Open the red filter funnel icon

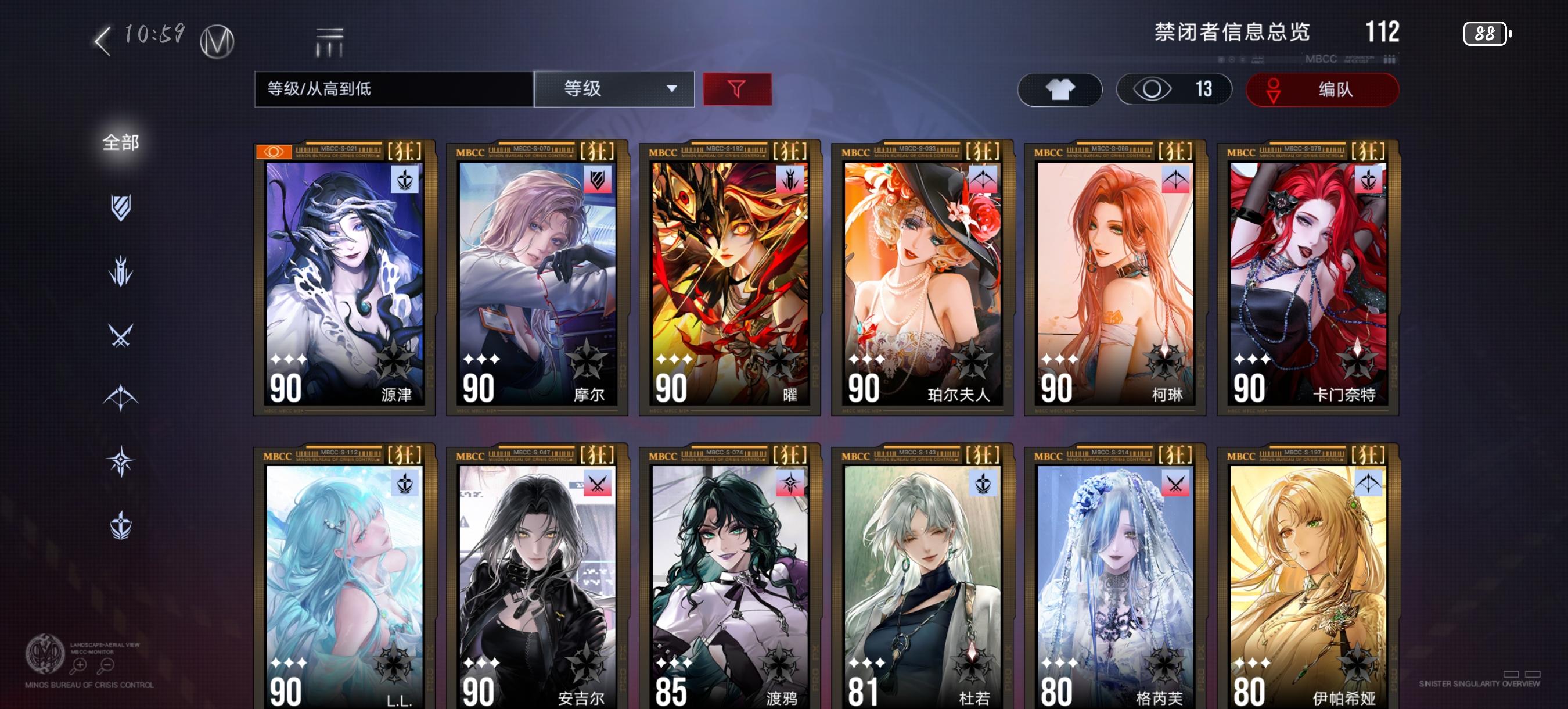click(x=736, y=89)
